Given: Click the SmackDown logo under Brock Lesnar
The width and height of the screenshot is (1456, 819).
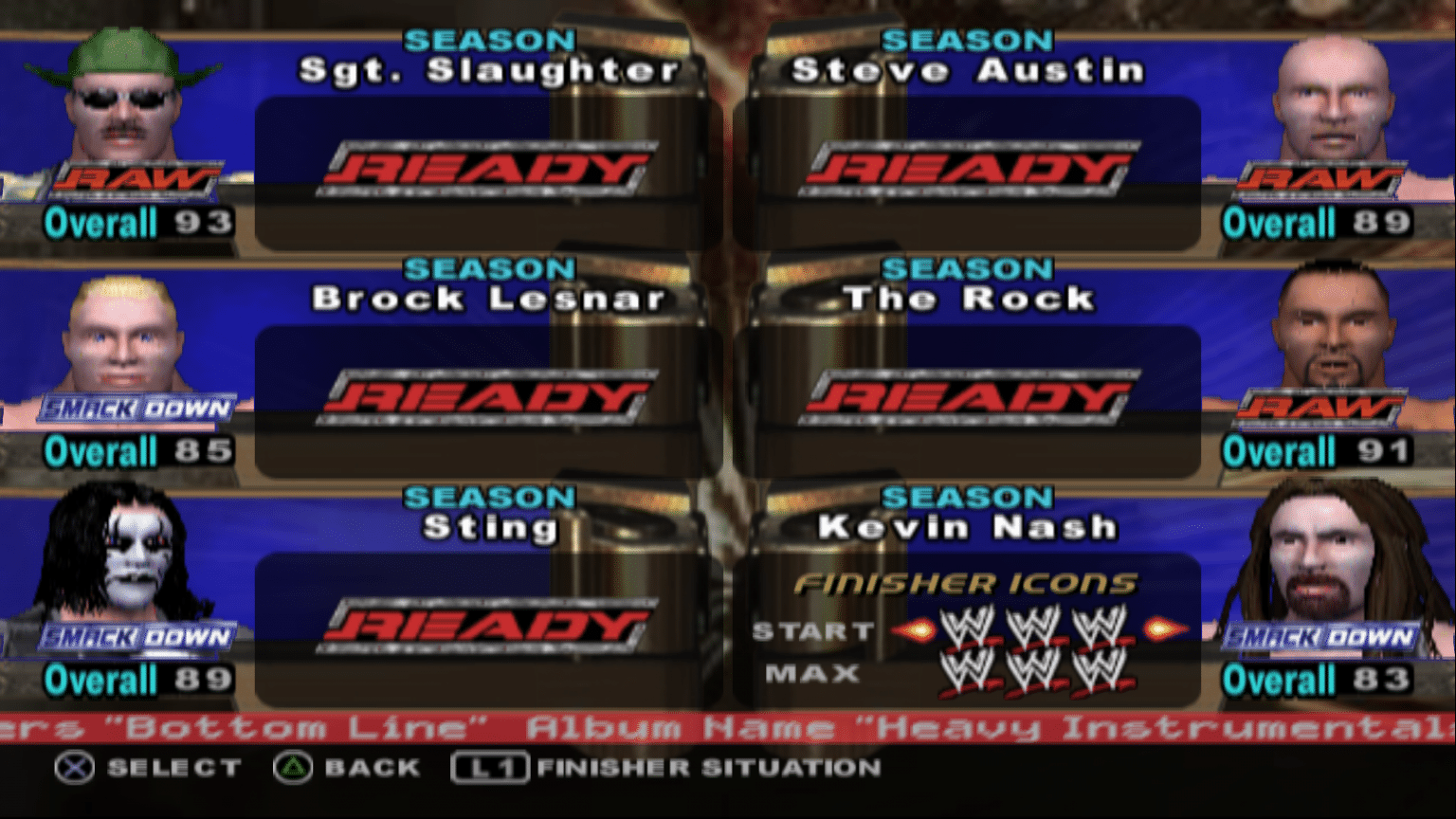Looking at the screenshot, I should 137,408.
